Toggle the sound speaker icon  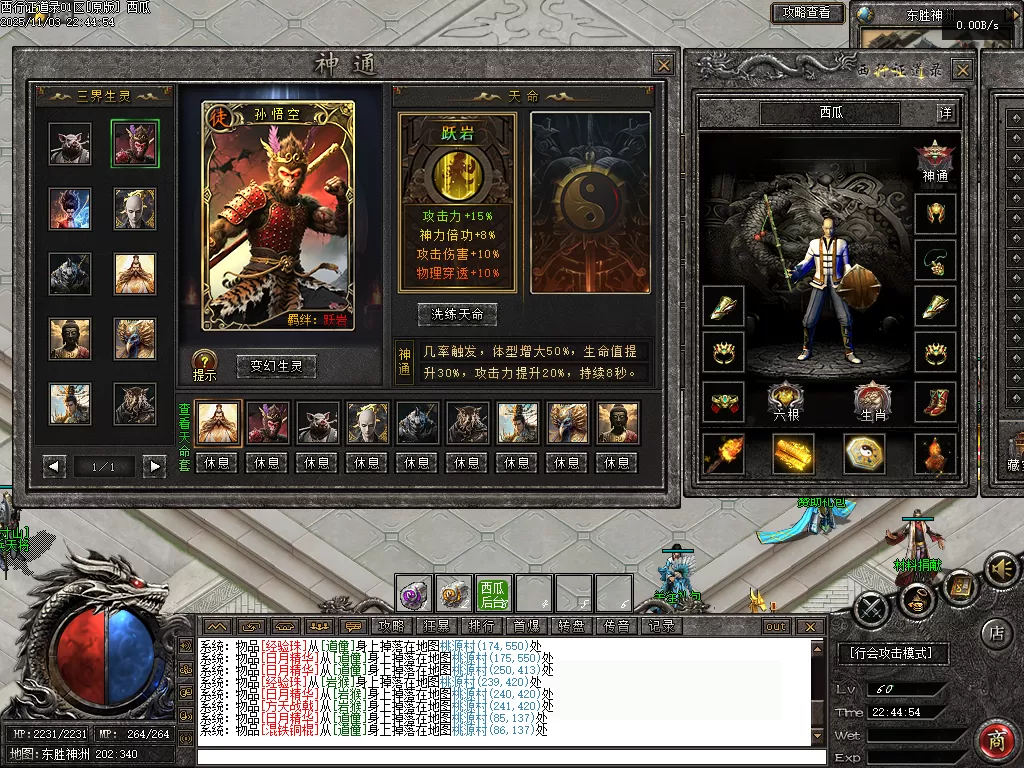click(x=999, y=570)
